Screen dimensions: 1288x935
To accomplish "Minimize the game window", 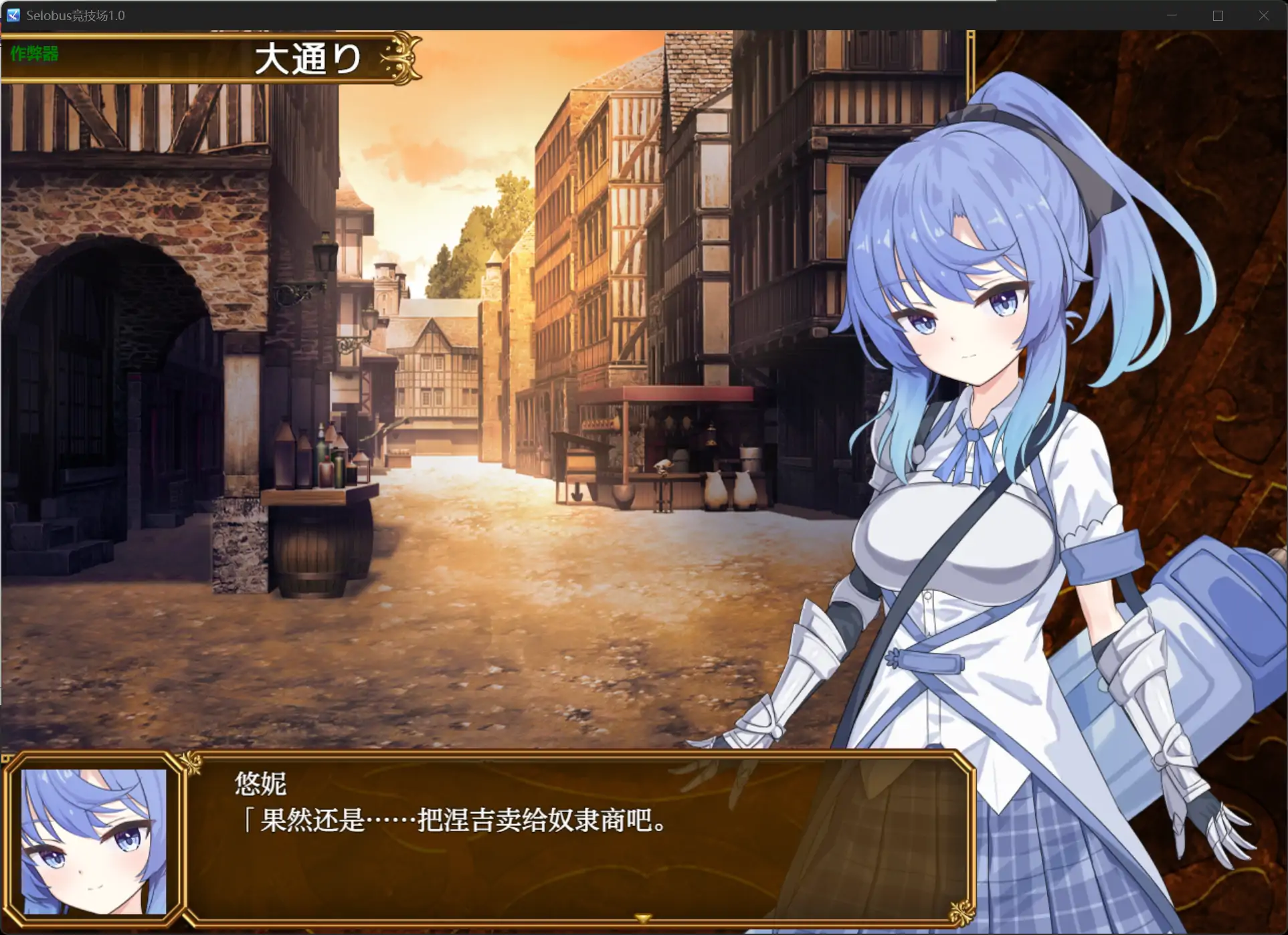I will point(1172,15).
